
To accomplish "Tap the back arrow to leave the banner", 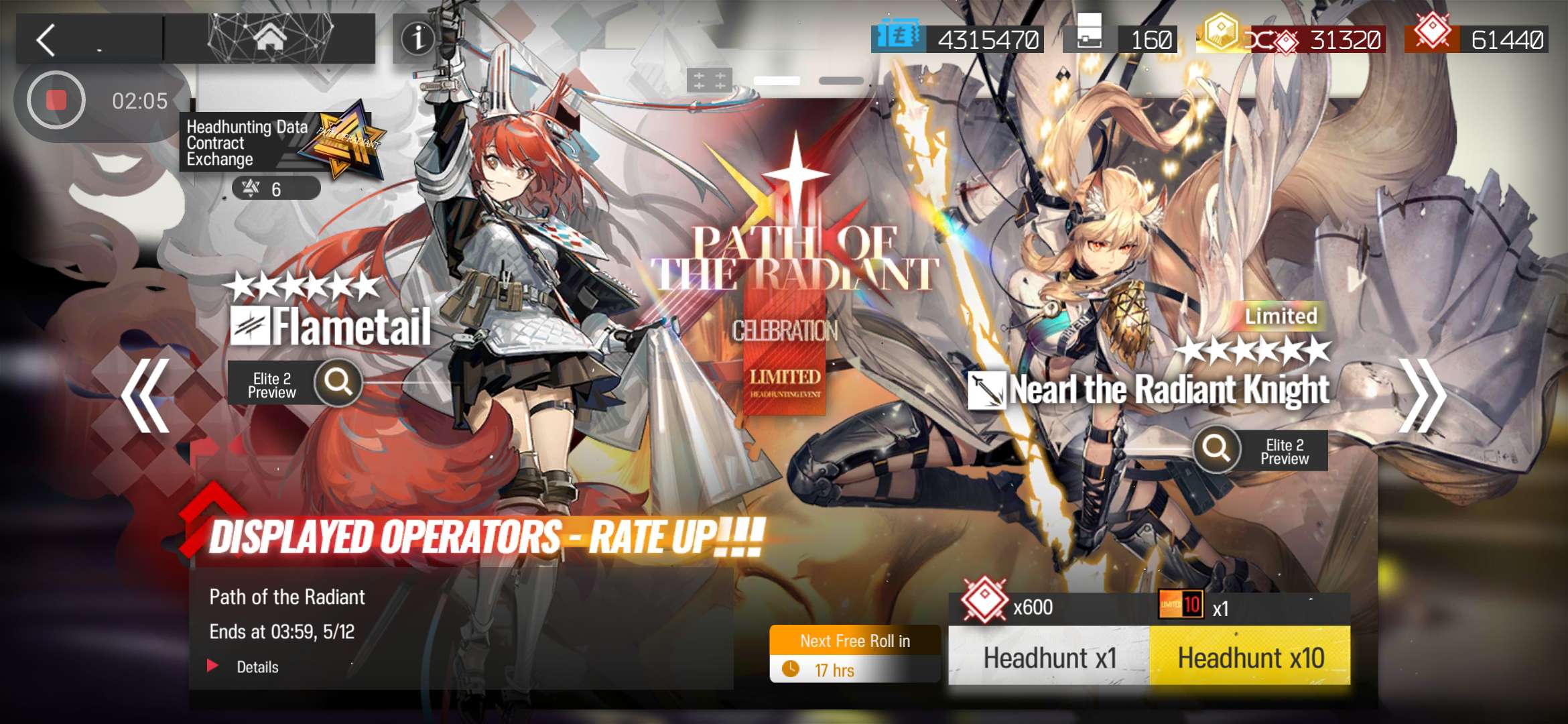I will [x=47, y=38].
